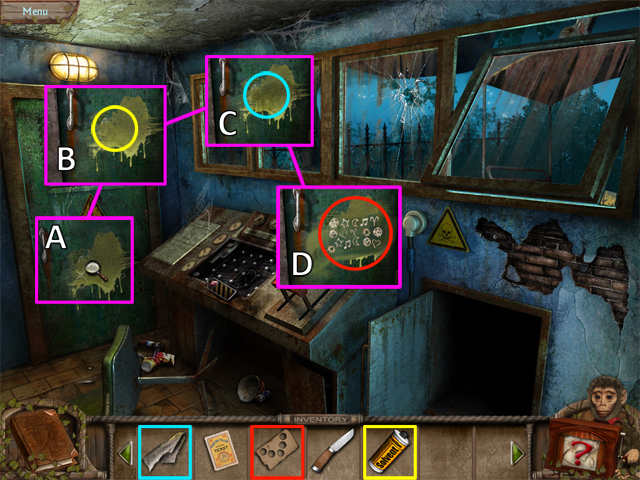Click the right inventory arrow
640x480 pixels.
pos(517,453)
